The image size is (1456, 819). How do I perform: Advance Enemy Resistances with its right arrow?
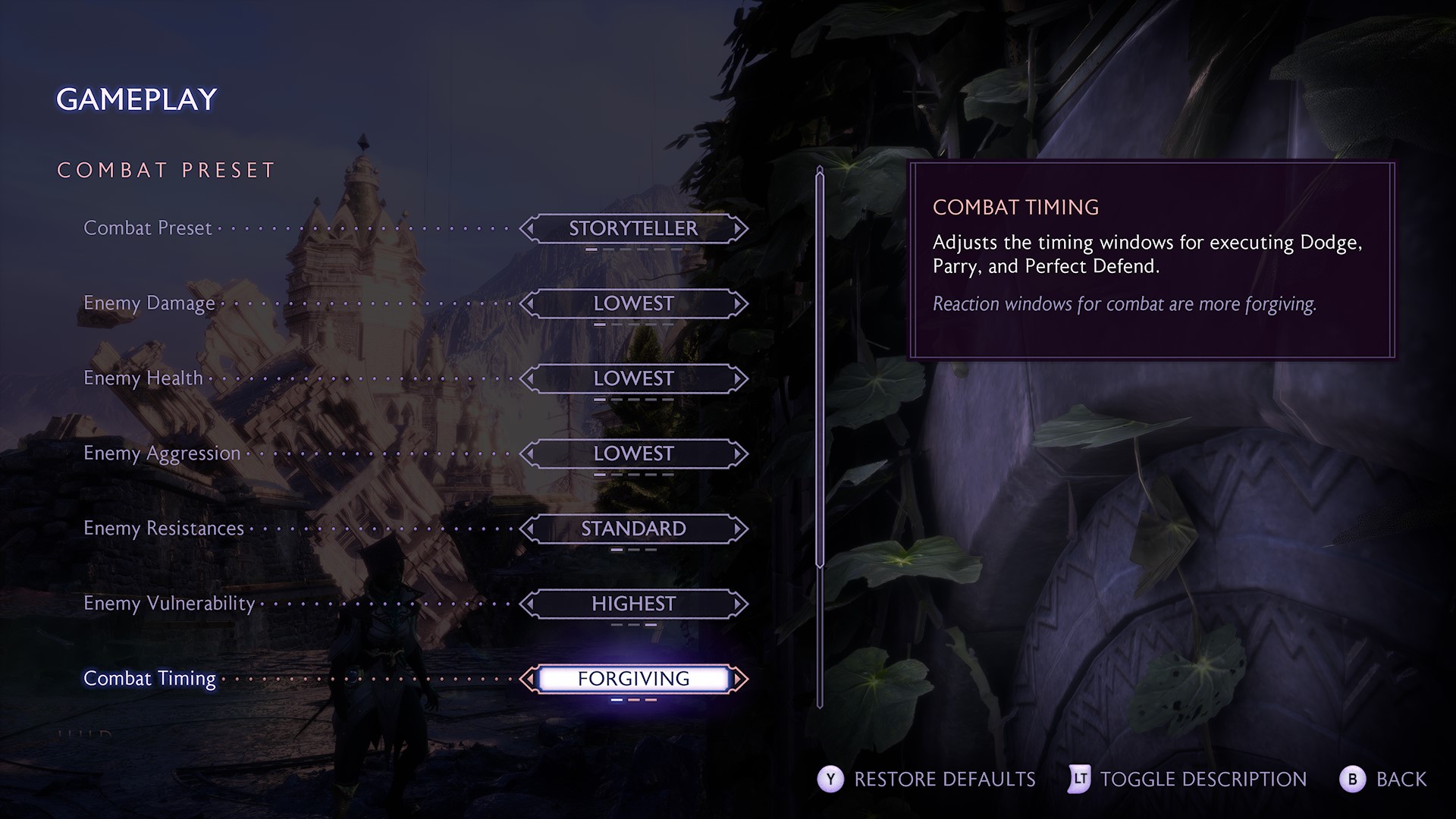click(738, 529)
